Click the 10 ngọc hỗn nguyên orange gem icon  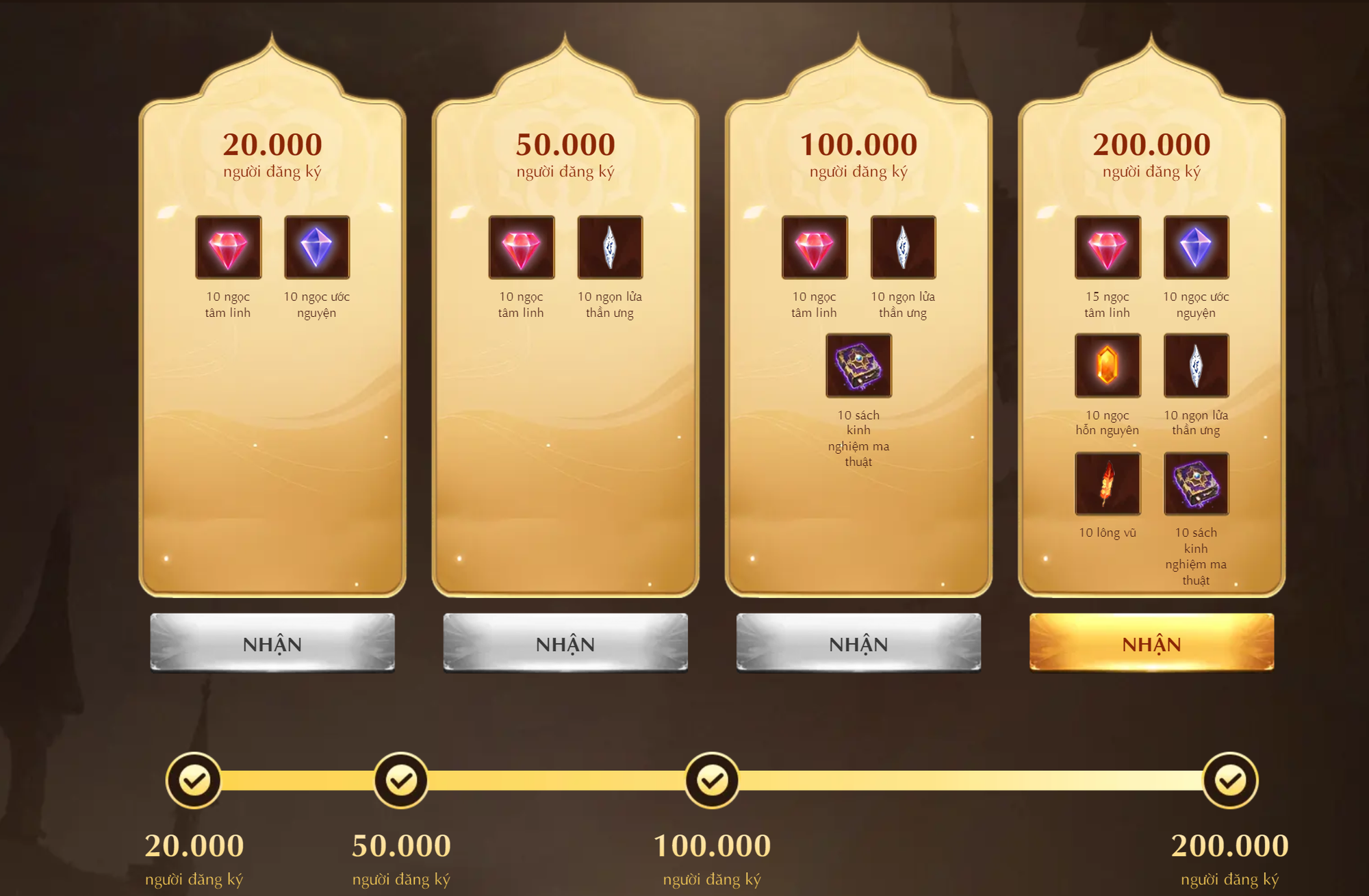(1109, 367)
